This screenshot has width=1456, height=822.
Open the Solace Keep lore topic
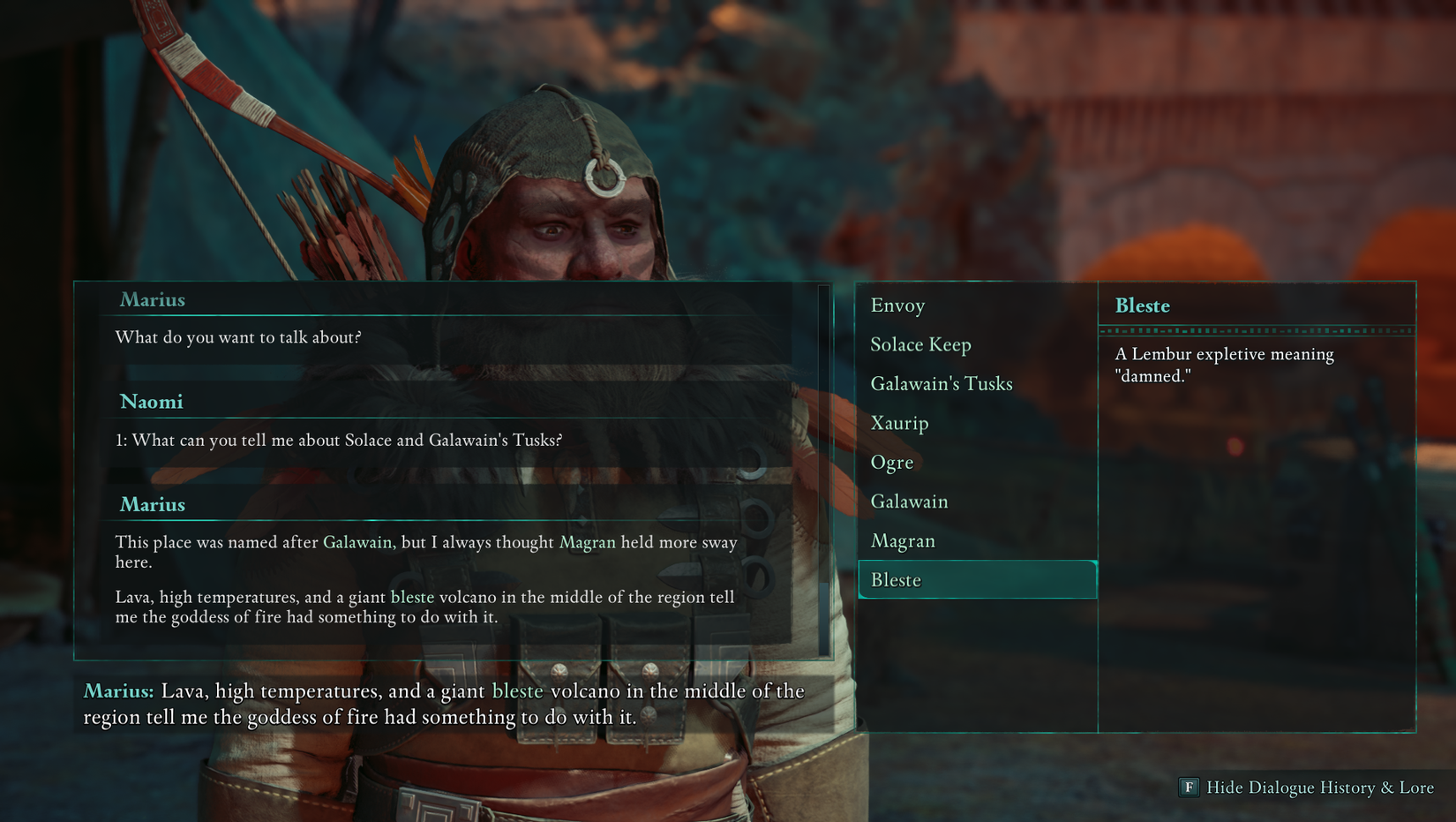(x=921, y=344)
